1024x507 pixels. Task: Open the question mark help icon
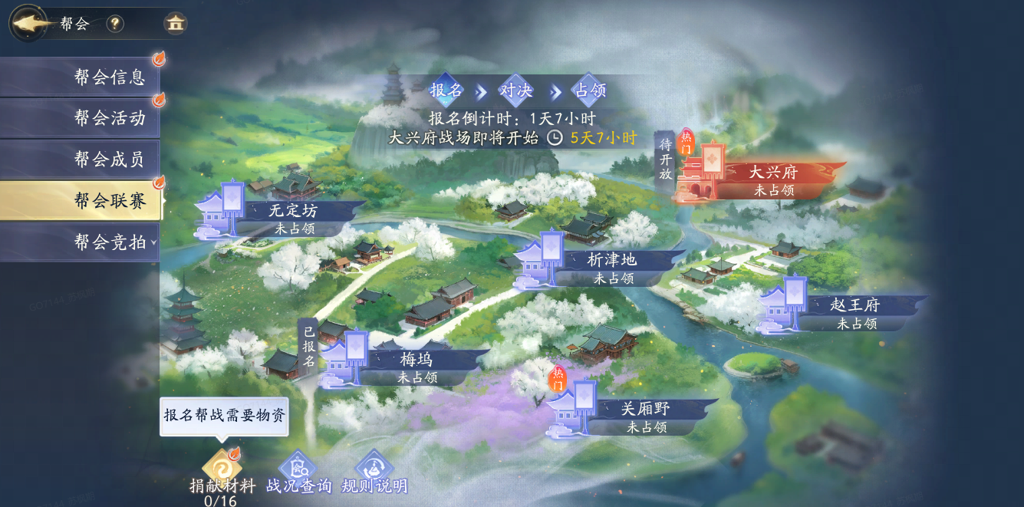(x=115, y=23)
